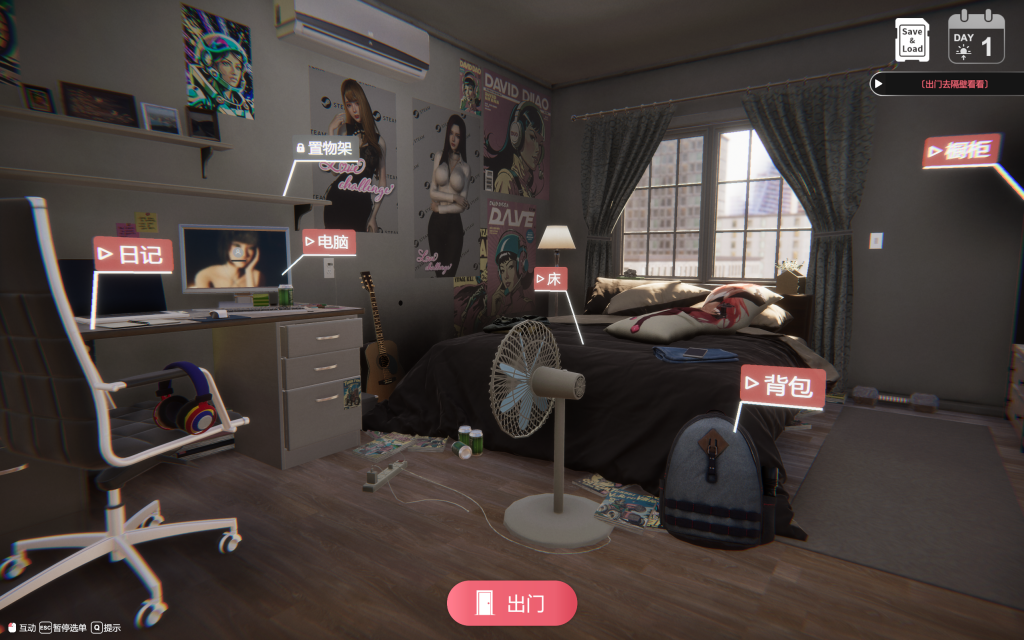The image size is (1024, 640).
Task: Open the Save & Load menu
Action: (912, 39)
